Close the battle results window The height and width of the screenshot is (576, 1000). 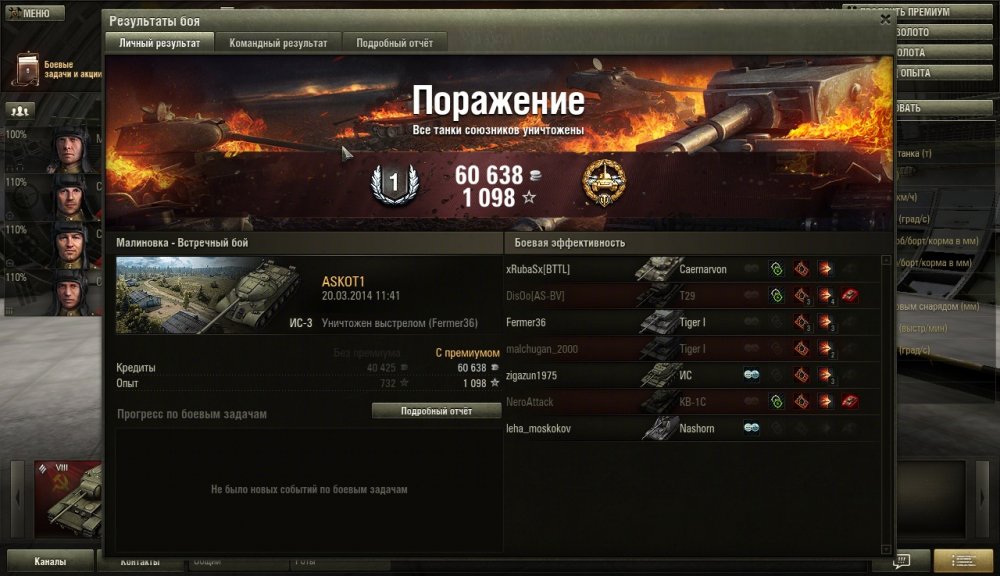(x=885, y=19)
